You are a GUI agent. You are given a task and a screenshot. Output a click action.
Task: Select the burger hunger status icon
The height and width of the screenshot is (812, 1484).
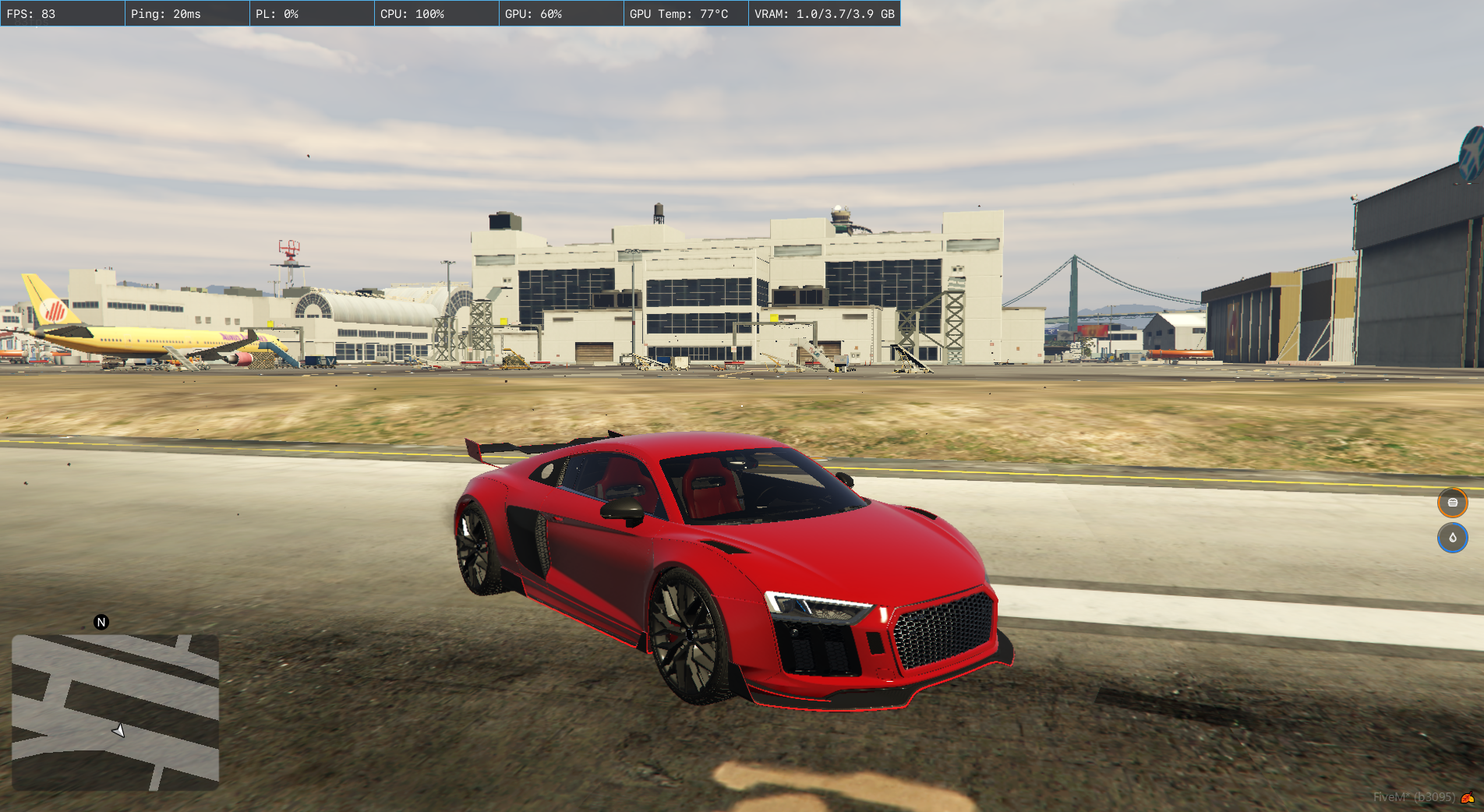click(x=1452, y=503)
